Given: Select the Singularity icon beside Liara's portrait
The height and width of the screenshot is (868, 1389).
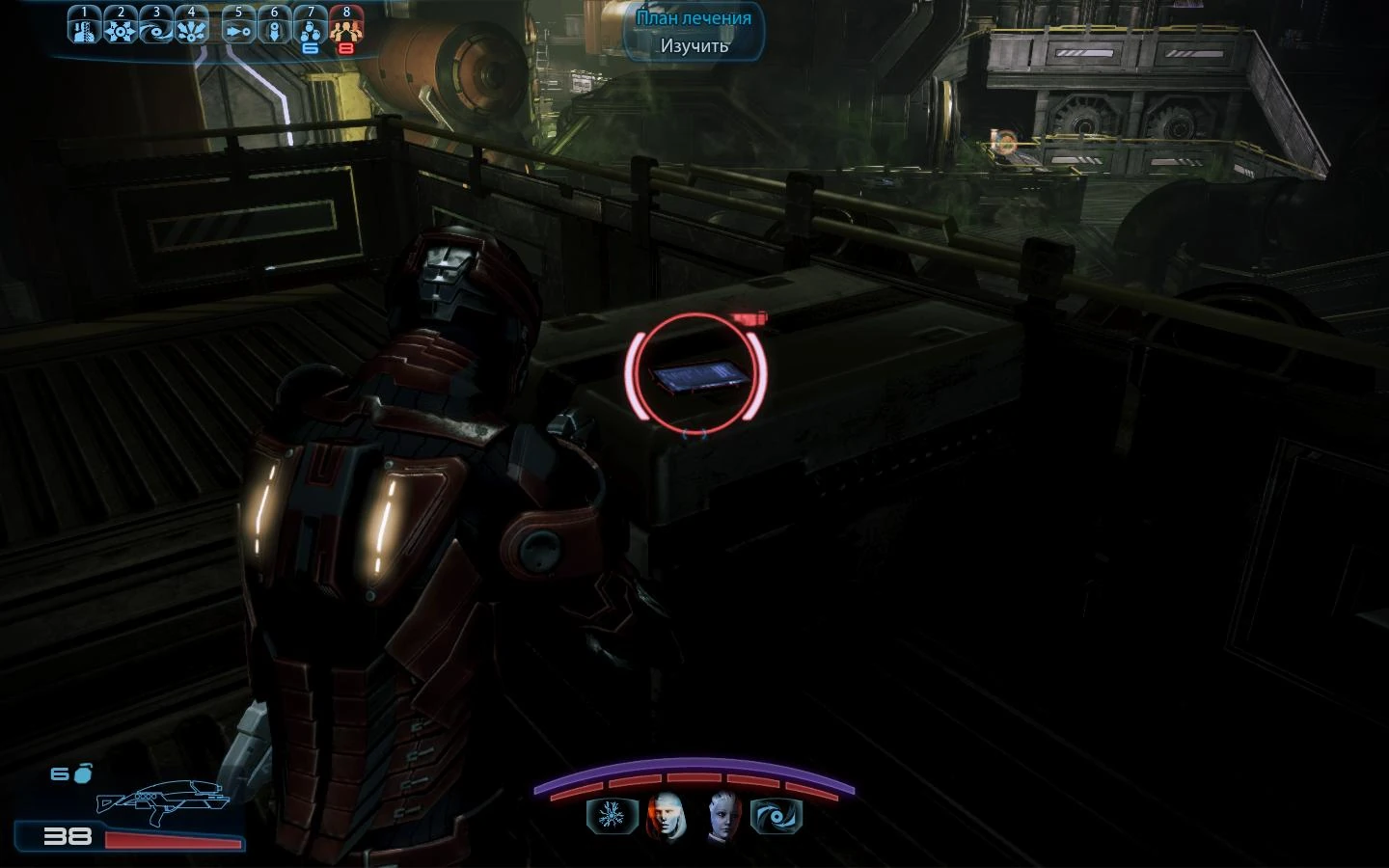Looking at the screenshot, I should click(777, 815).
